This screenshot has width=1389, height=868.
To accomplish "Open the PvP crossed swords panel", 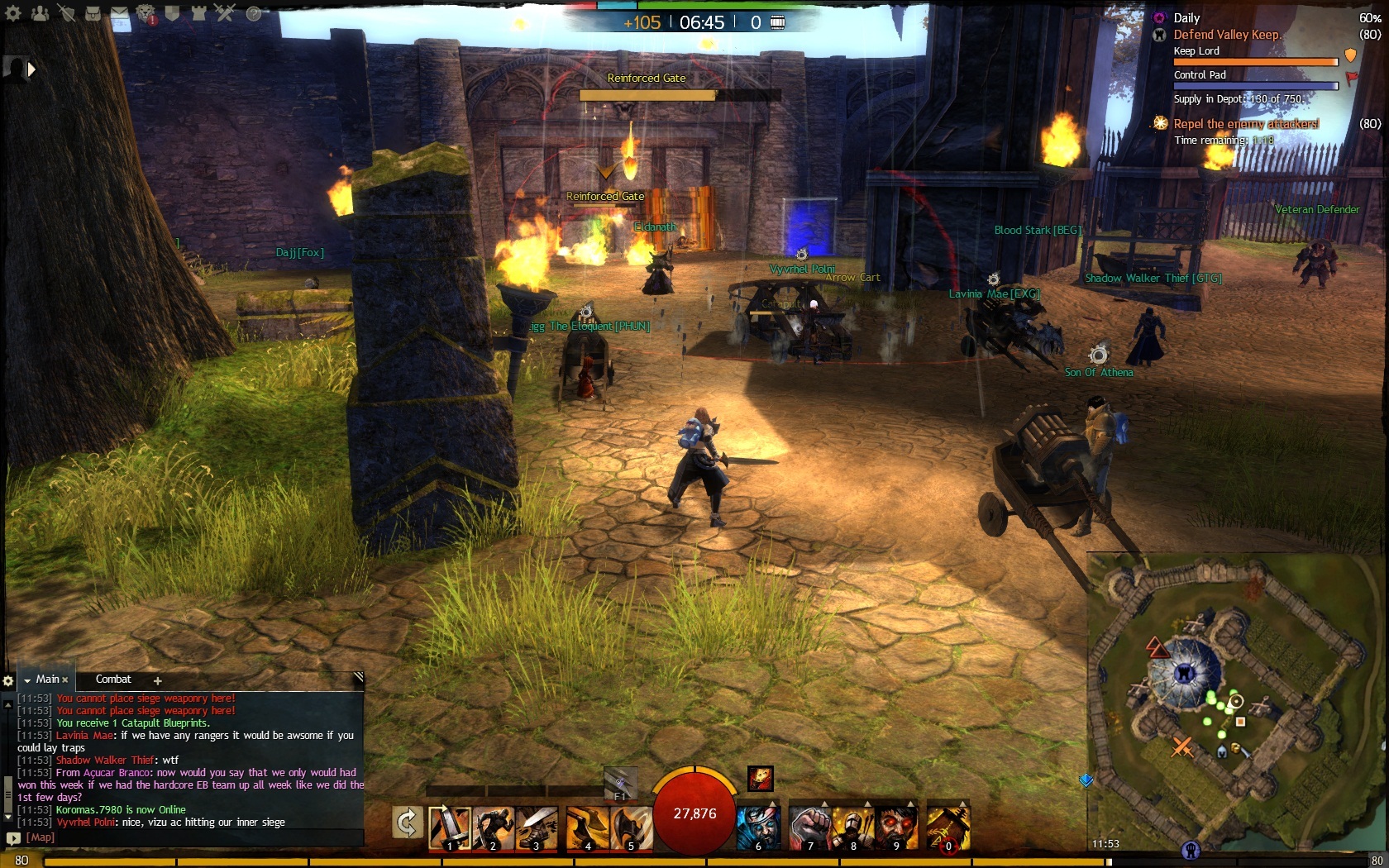I will (x=225, y=13).
